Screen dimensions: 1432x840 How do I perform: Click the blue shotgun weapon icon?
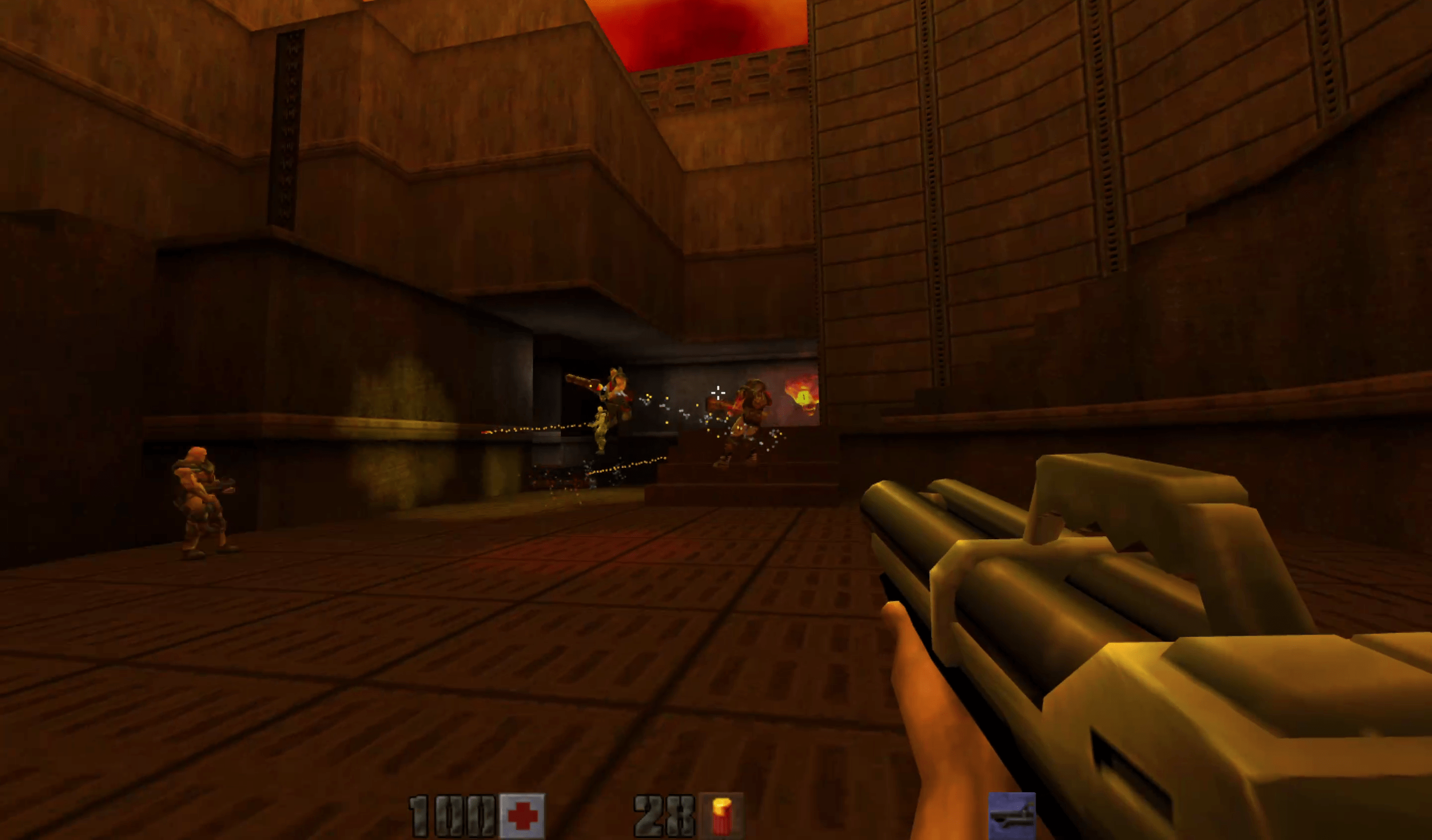(x=1011, y=816)
